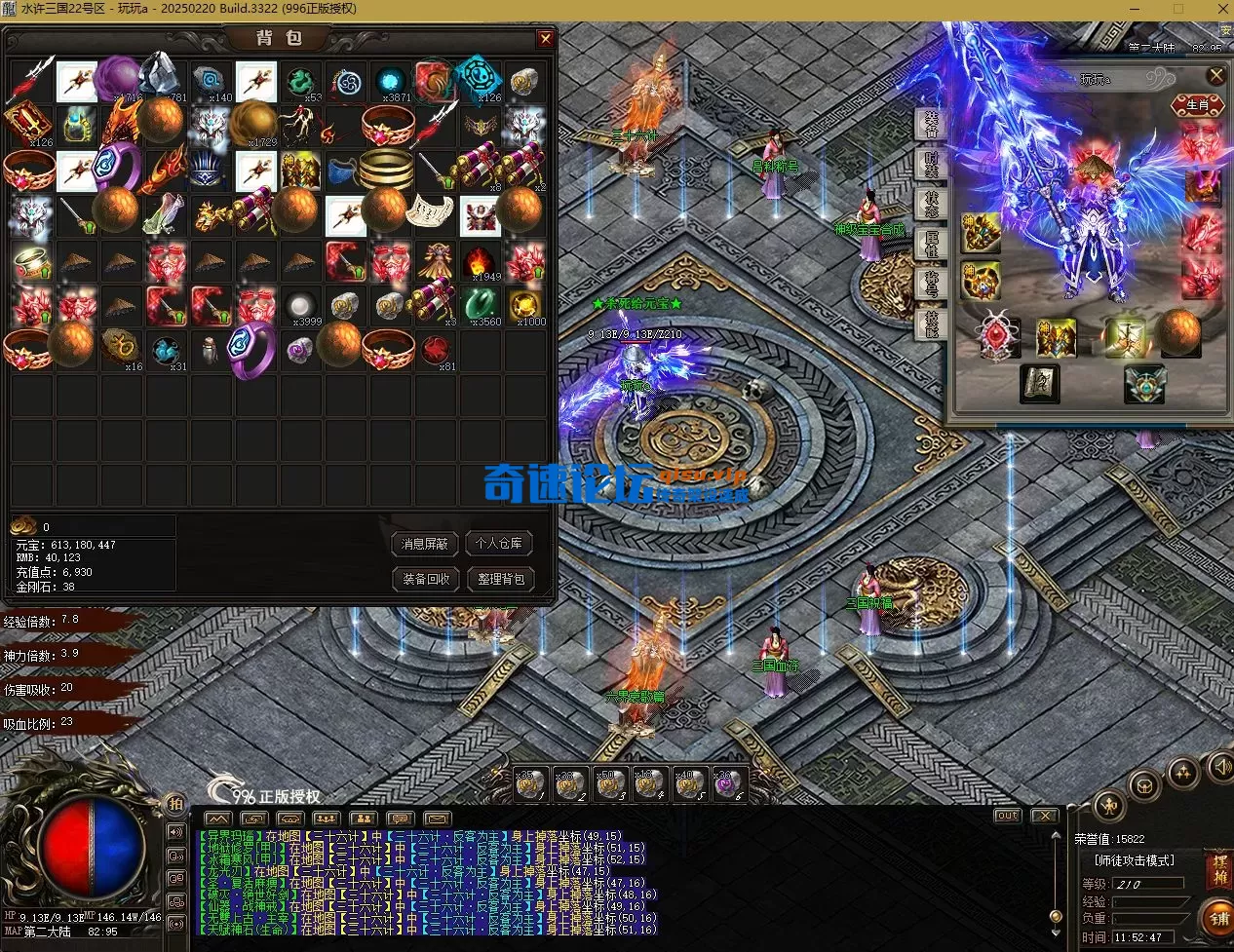Open the mail envelope chat button
1234x952 pixels.
pos(436,819)
